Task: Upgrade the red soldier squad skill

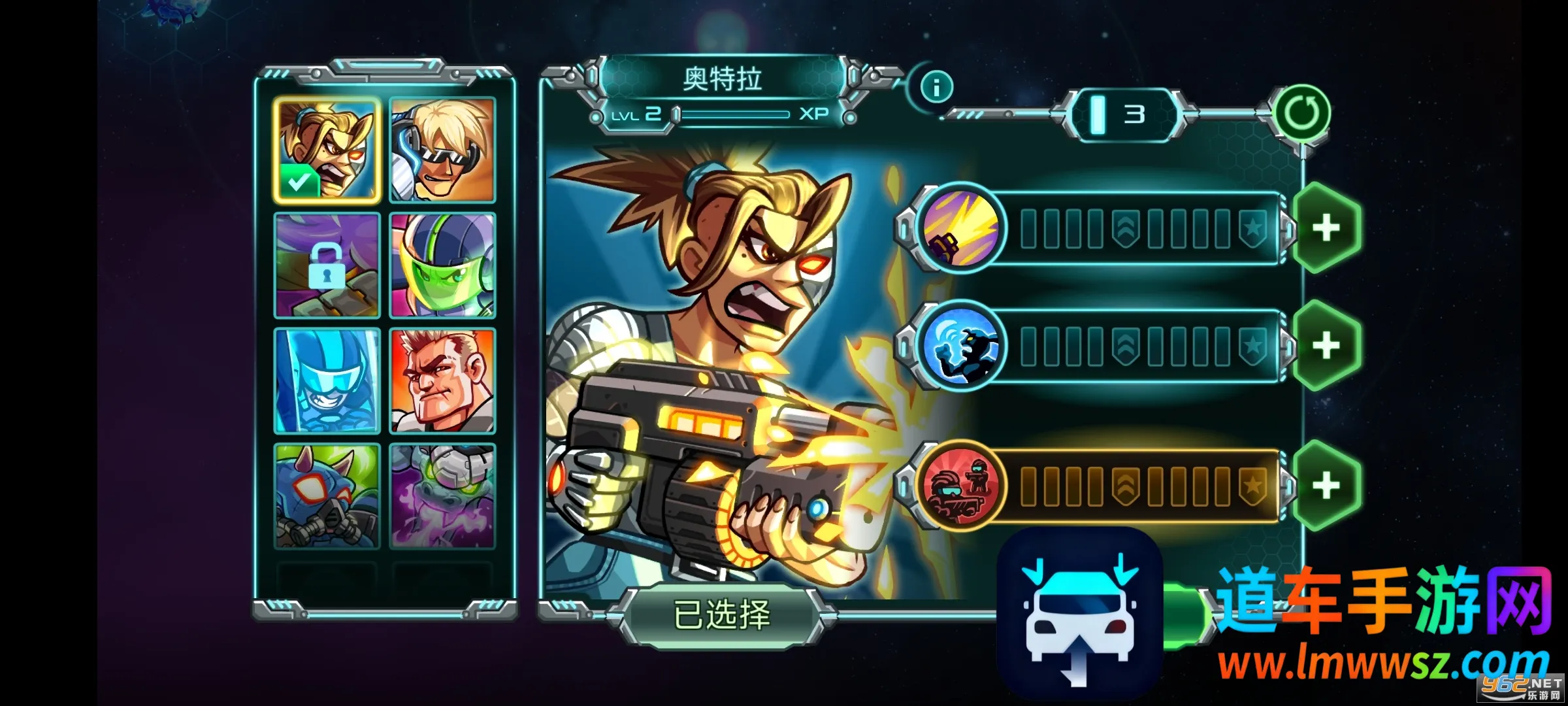Action: click(1326, 486)
